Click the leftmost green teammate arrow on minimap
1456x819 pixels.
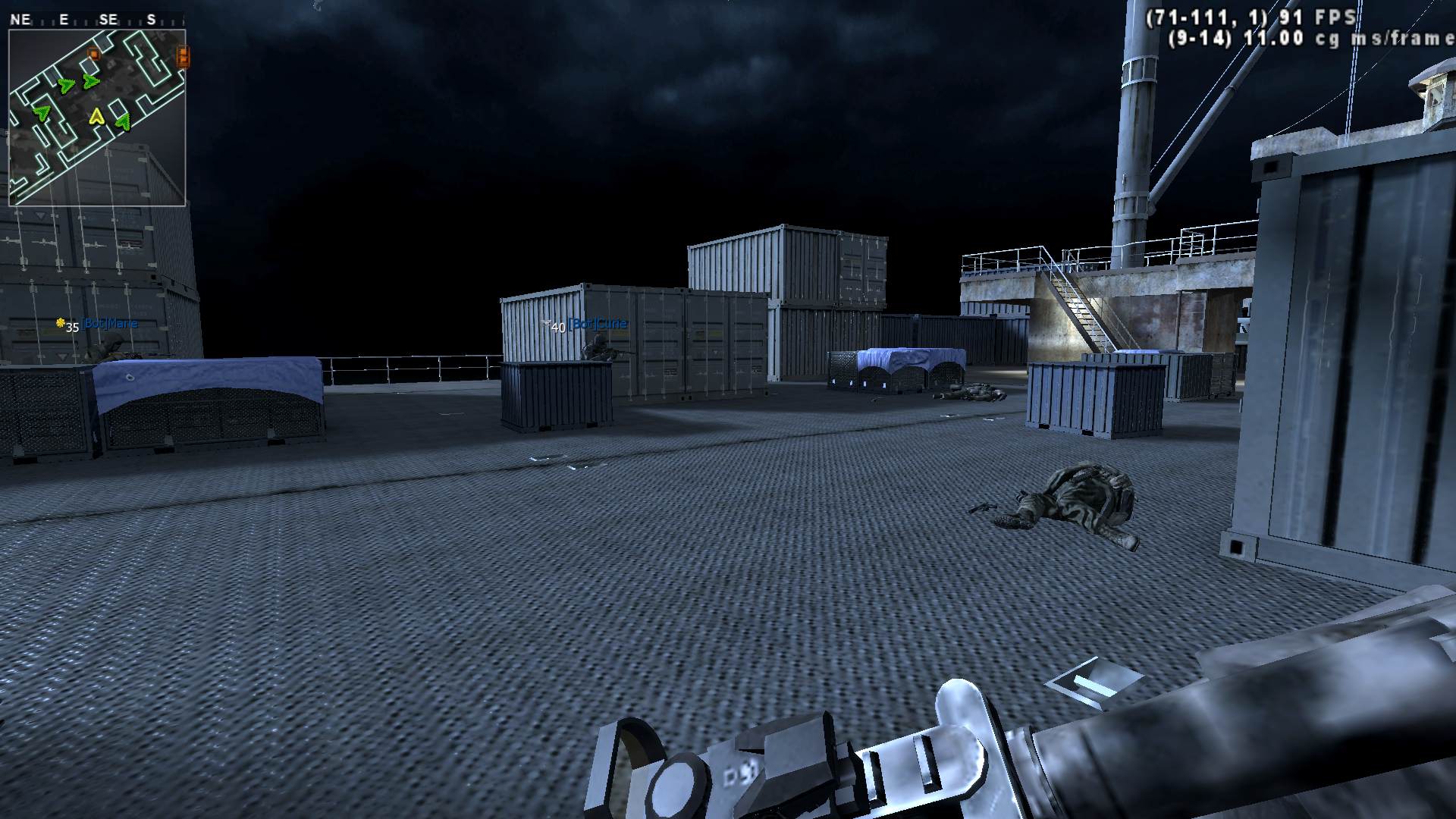[x=41, y=113]
